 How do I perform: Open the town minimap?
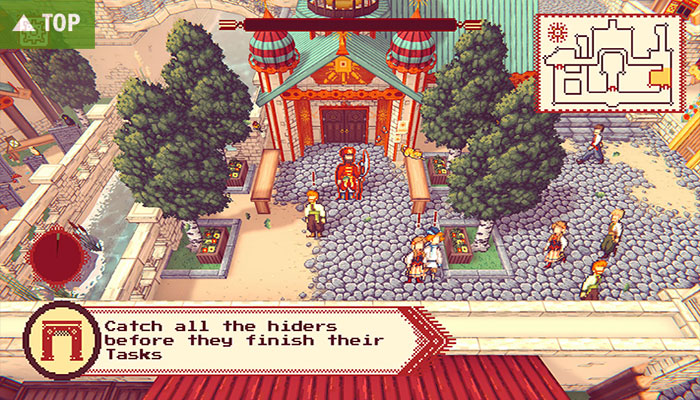pyautogui.click(x=611, y=62)
